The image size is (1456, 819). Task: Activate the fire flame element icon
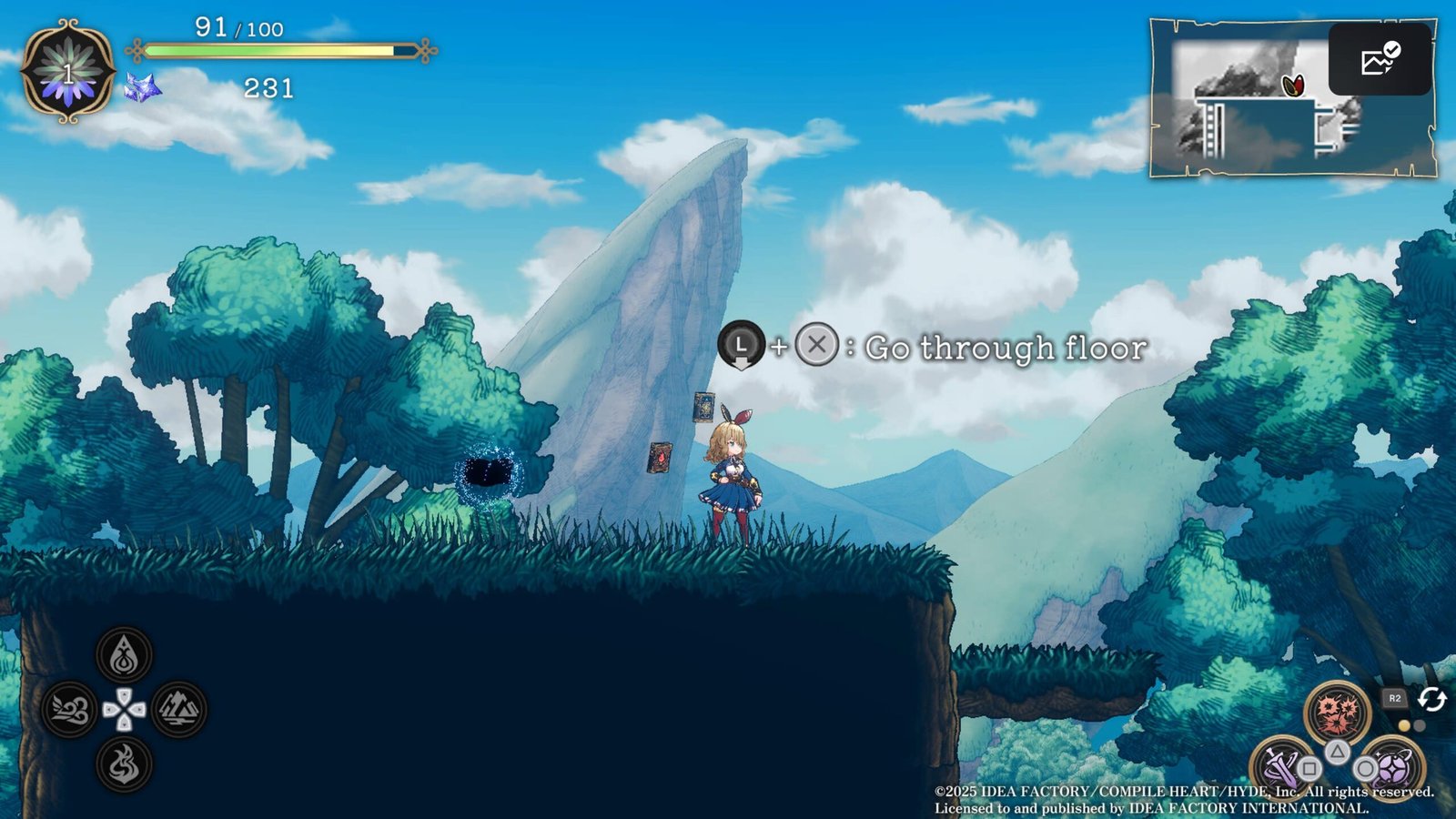point(124,764)
